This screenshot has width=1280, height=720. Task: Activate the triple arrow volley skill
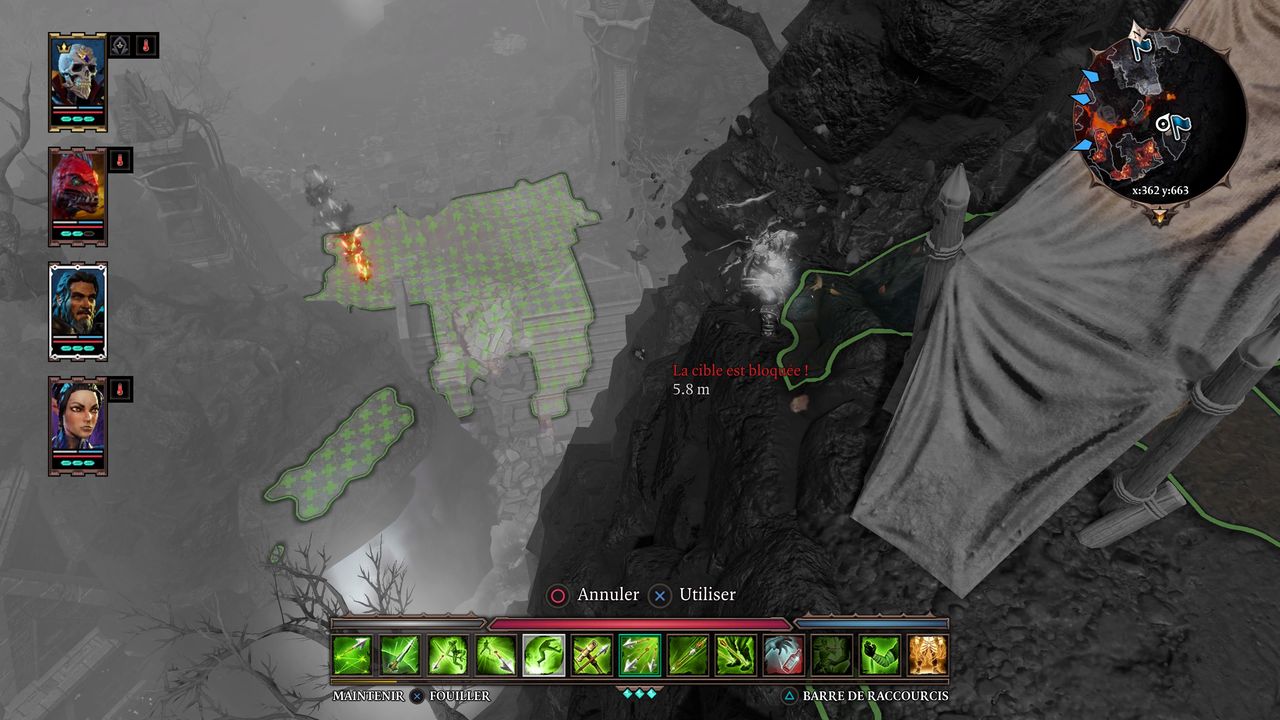point(640,655)
